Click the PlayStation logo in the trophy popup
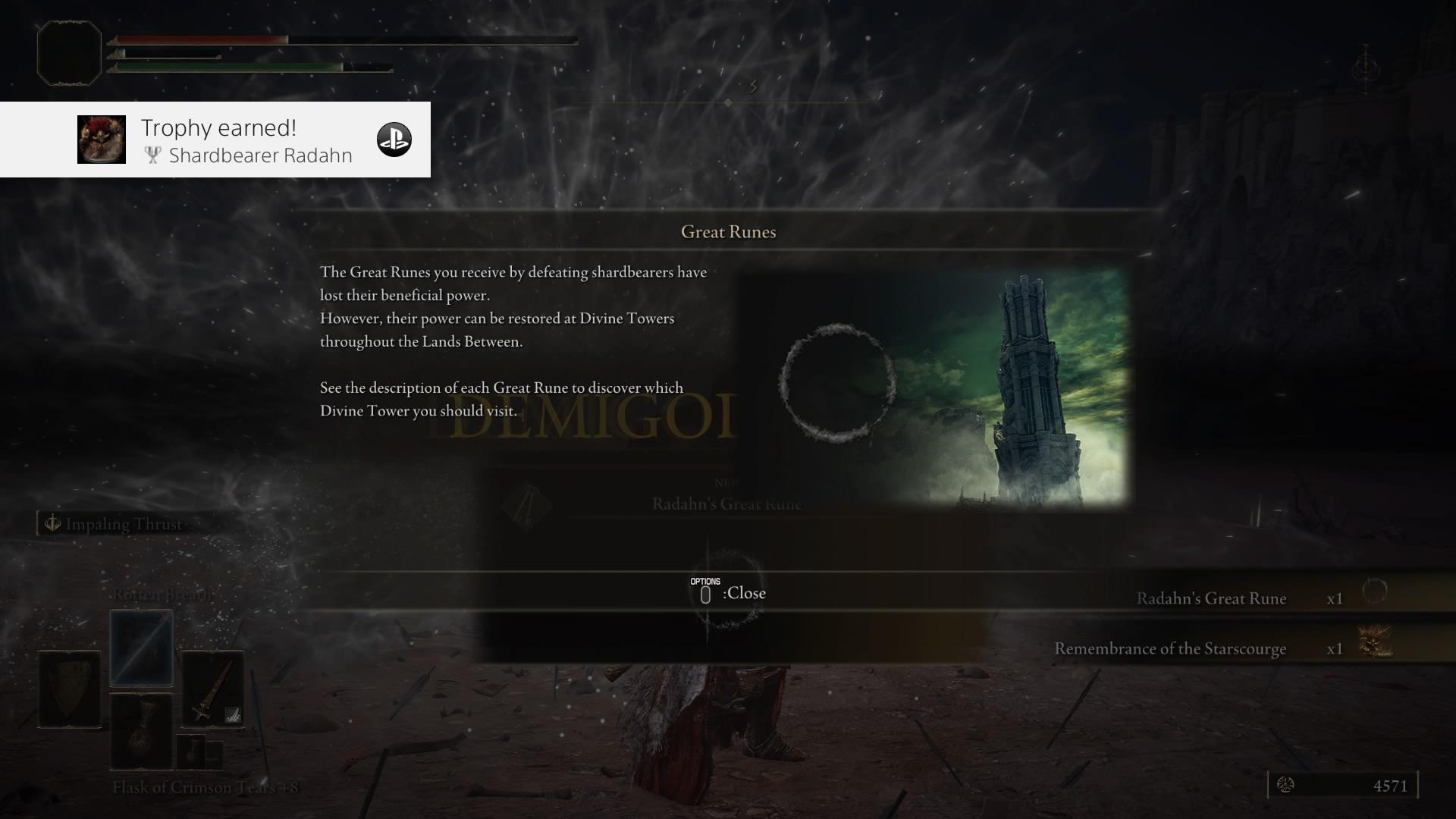Viewport: 1456px width, 819px height. (395, 139)
